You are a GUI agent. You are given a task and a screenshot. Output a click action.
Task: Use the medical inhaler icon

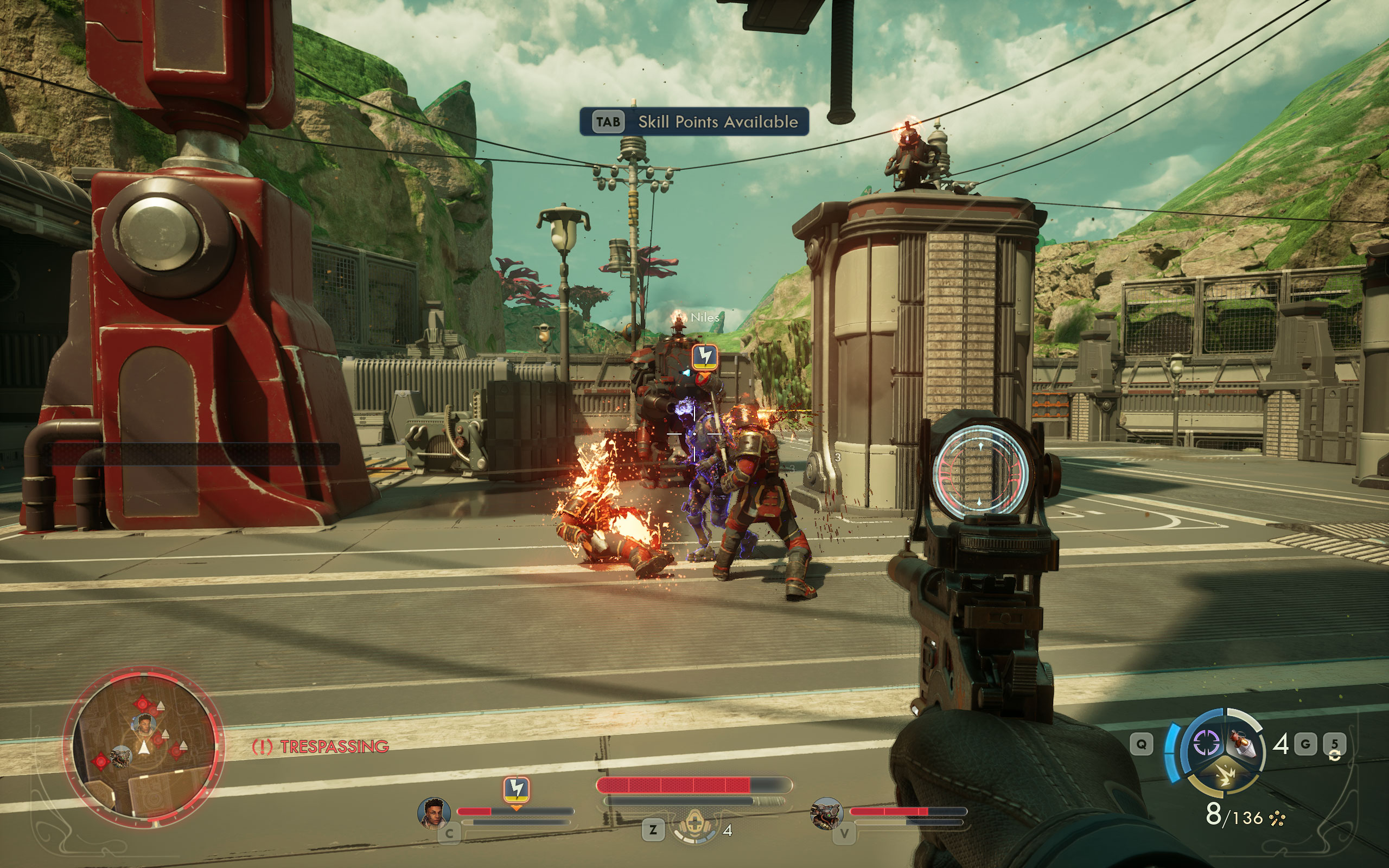694,827
